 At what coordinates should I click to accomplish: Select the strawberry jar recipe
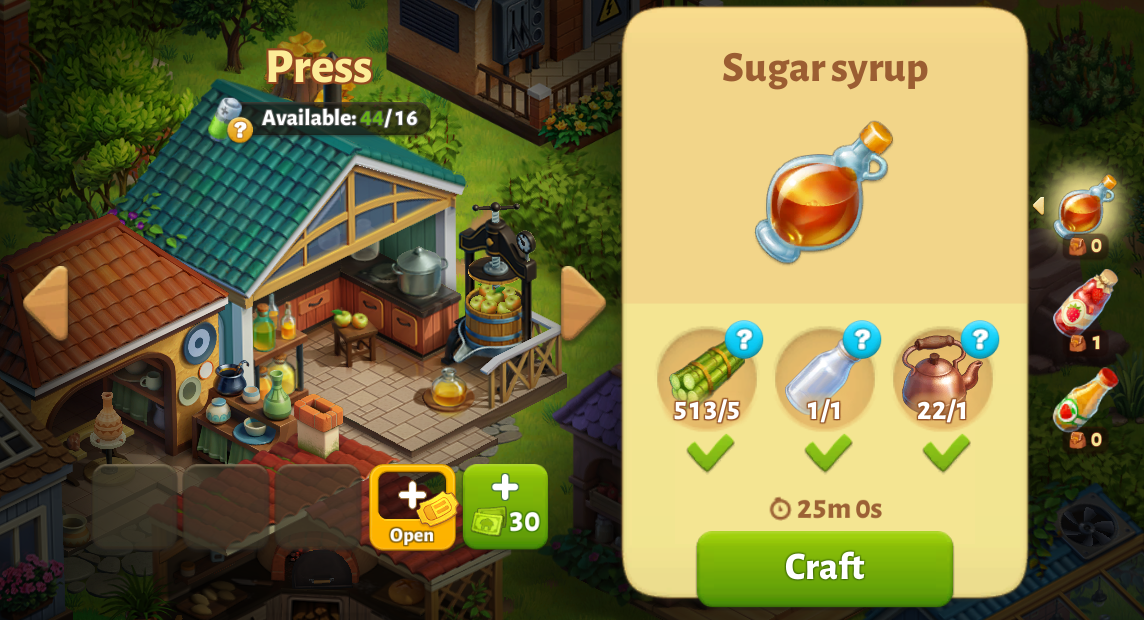1084,304
